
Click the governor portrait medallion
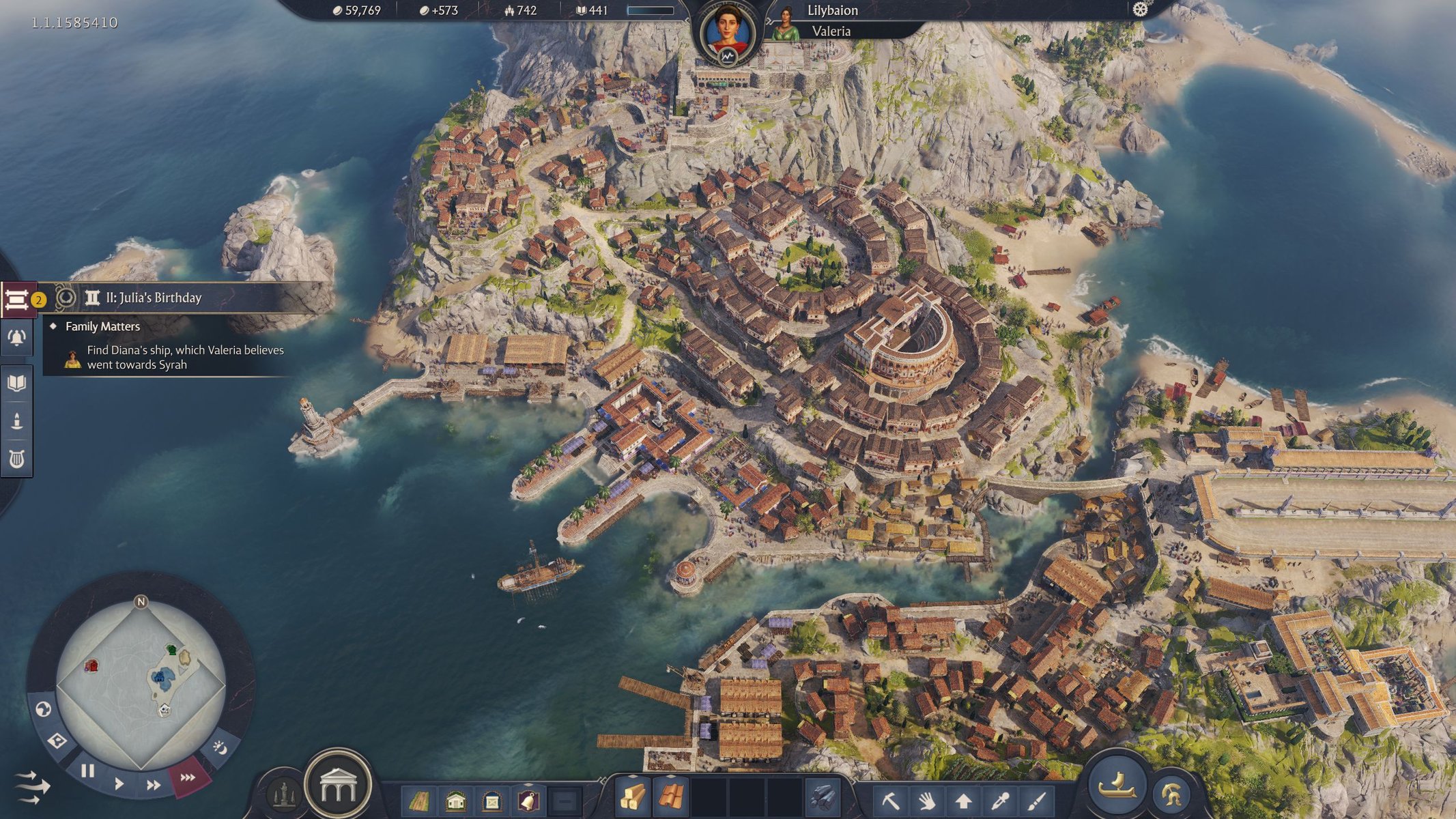pos(728,34)
